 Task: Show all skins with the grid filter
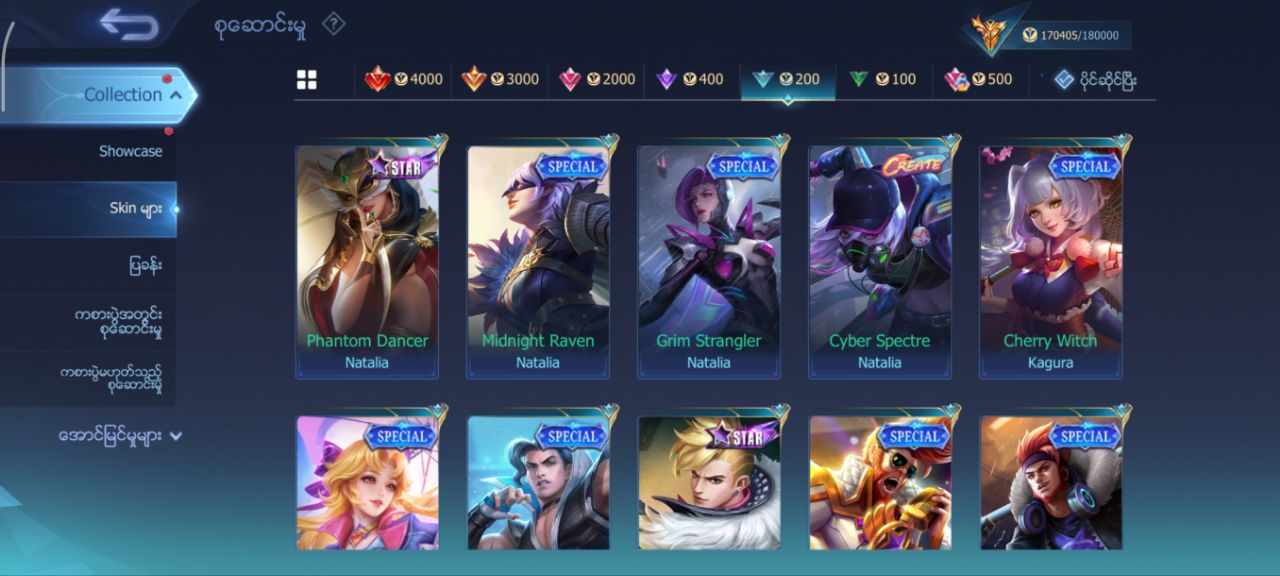tap(307, 80)
